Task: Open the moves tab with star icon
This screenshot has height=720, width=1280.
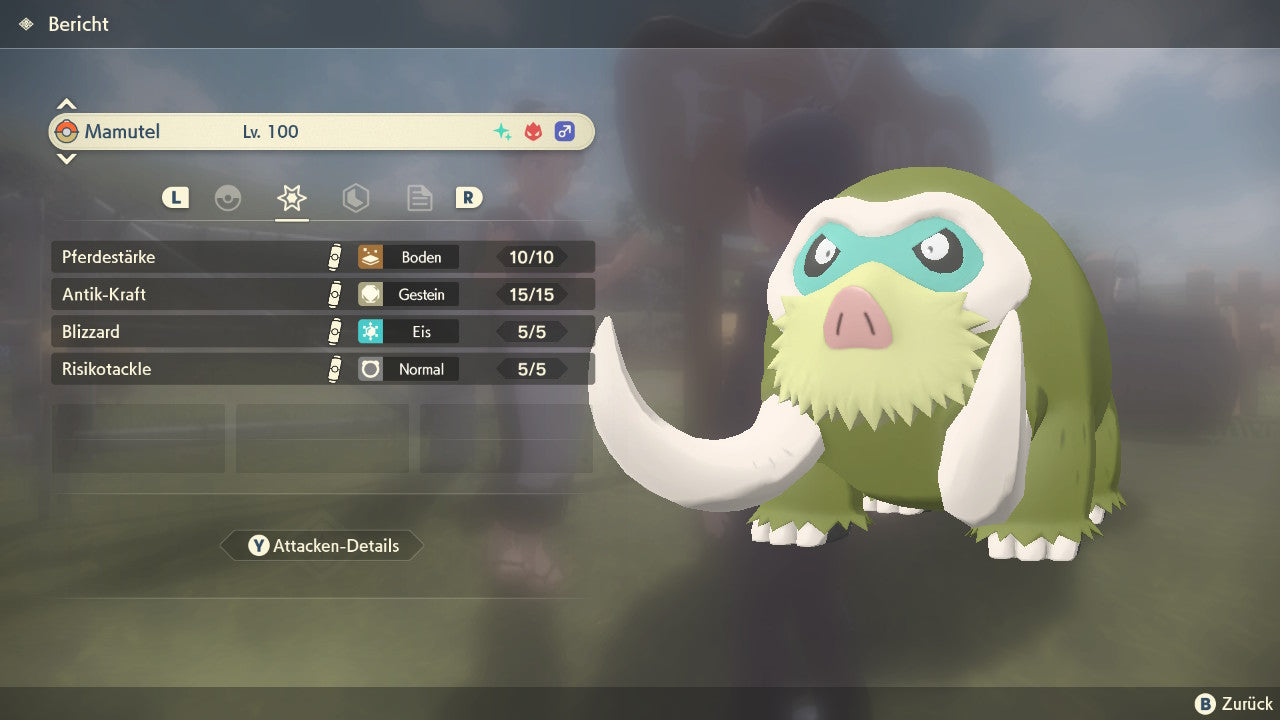Action: [292, 198]
